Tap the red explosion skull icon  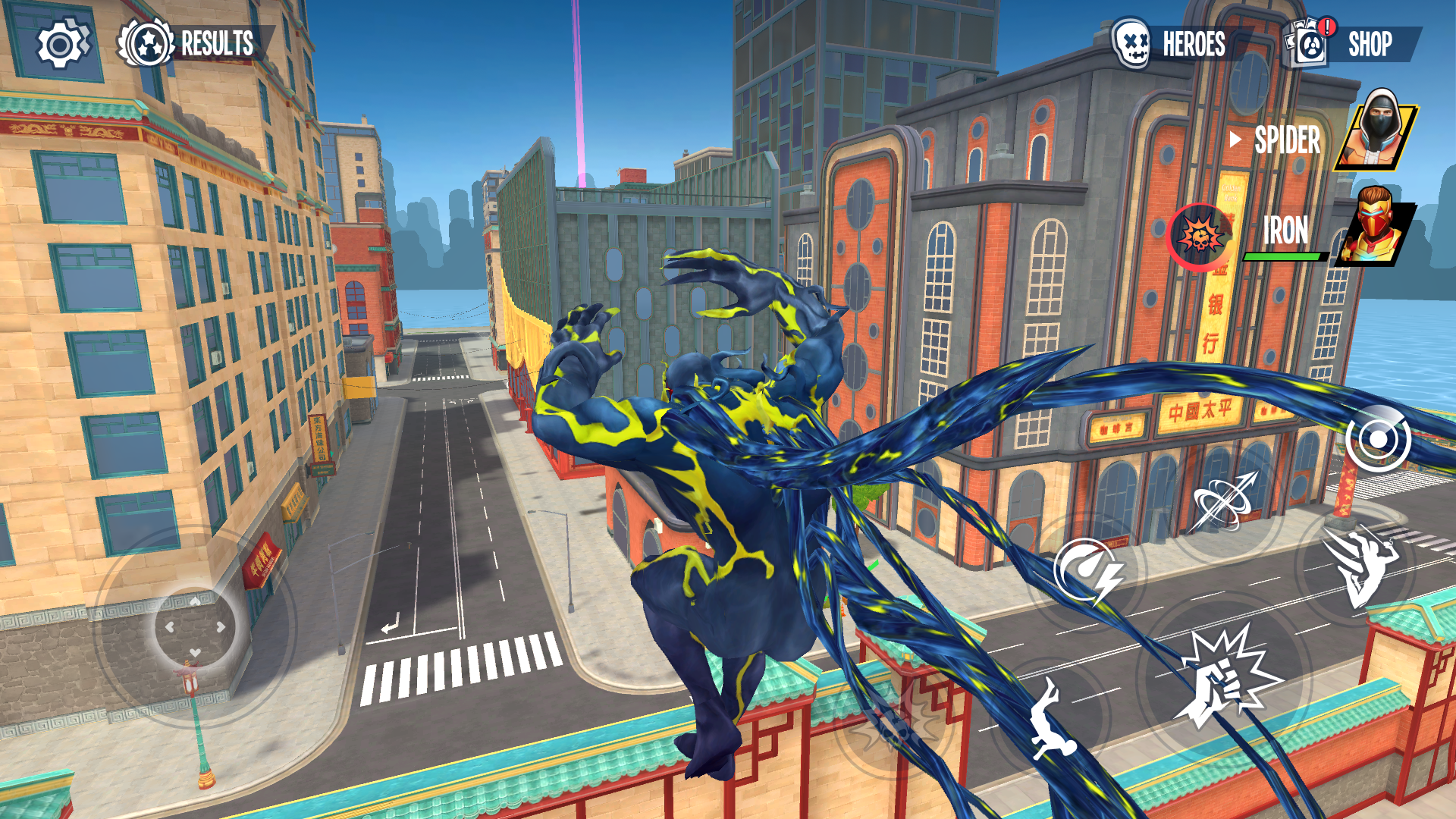pos(1200,237)
